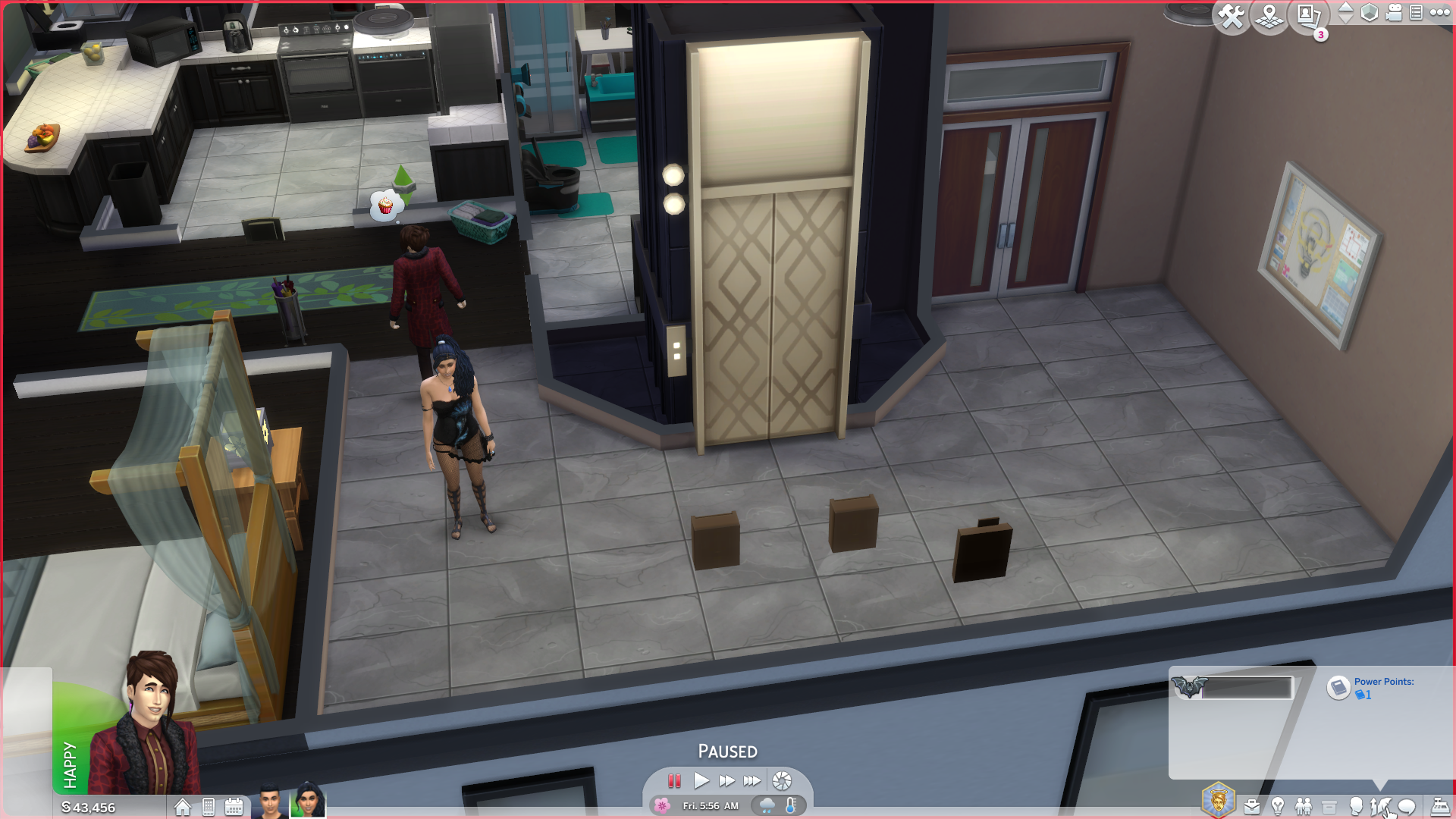Open the Career panel via briefcase icon
The height and width of the screenshot is (819, 1456).
[1252, 806]
